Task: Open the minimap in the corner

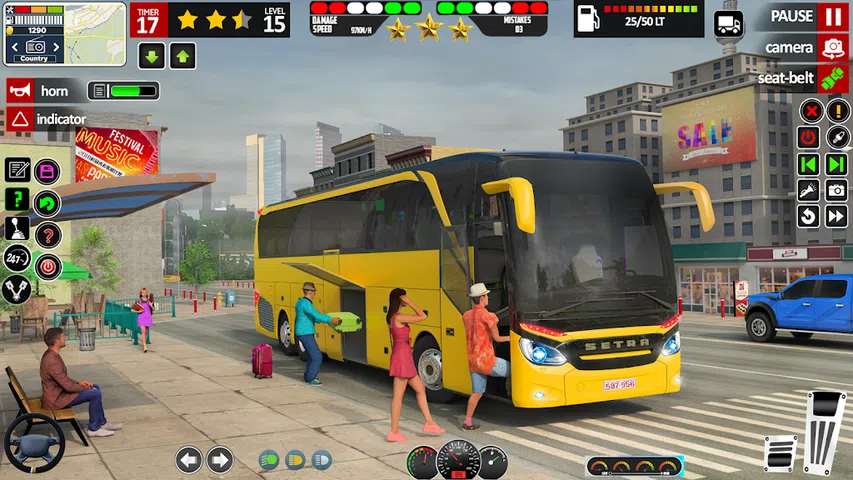Action: click(65, 33)
